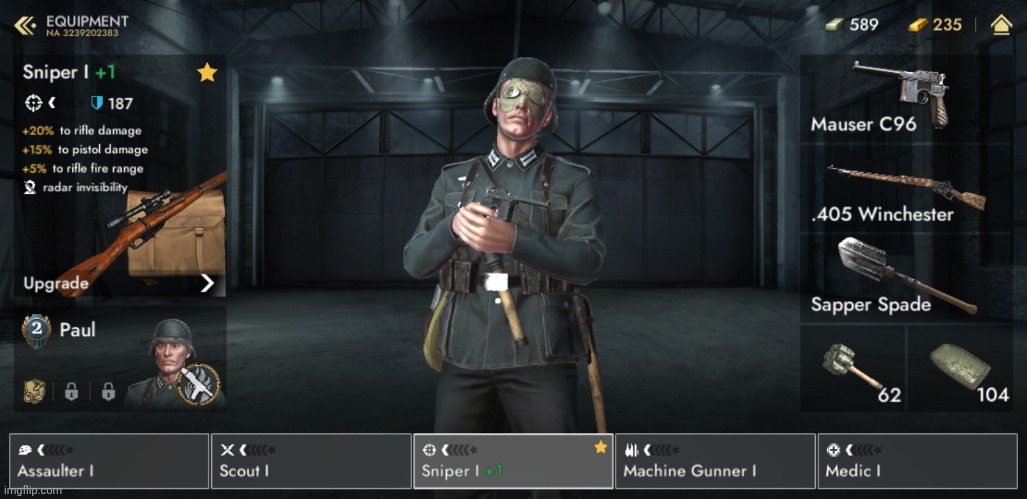Upgrade the Sniper I class
This screenshot has width=1027, height=499.
[x=119, y=283]
